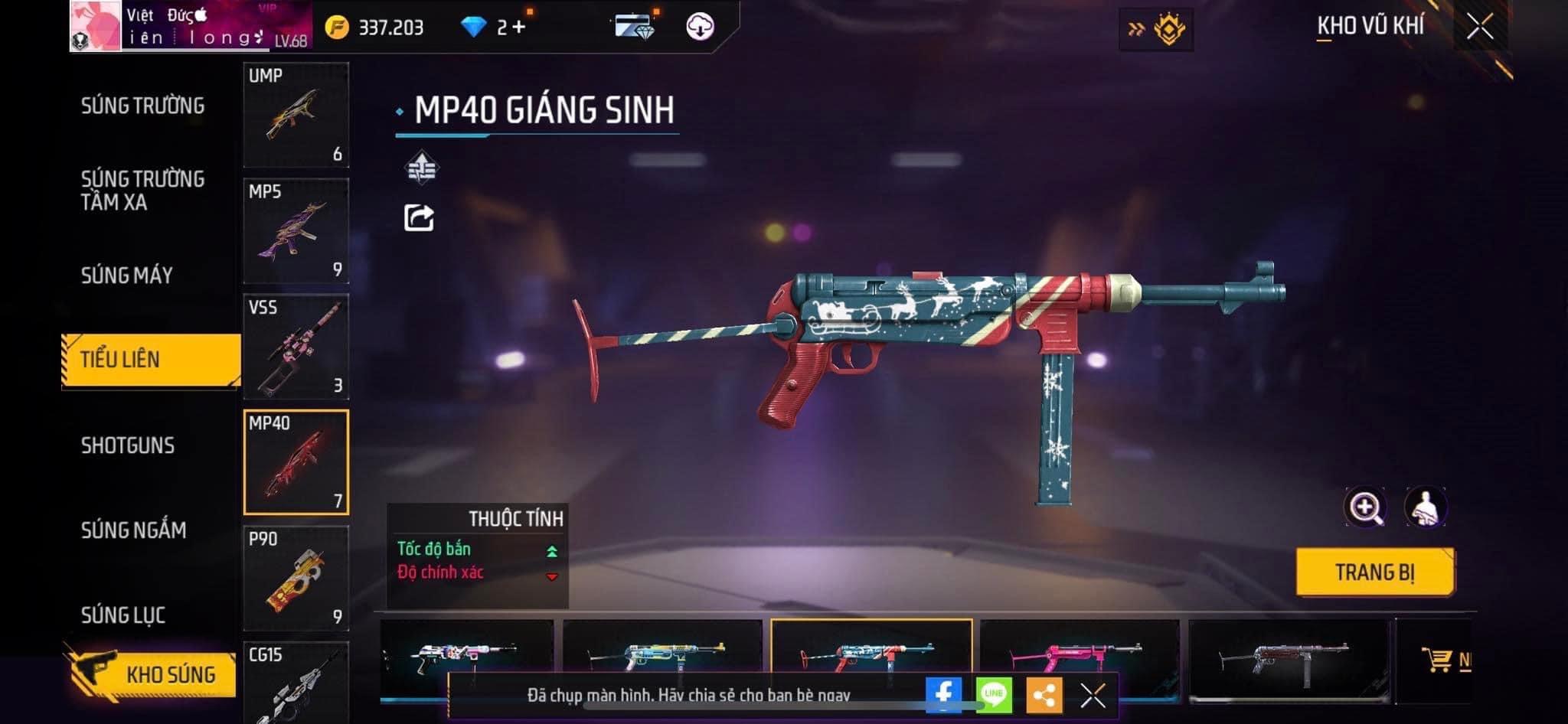Dismiss the screenshot share bar
Screen dimensions: 1568x724
[x=1093, y=695]
